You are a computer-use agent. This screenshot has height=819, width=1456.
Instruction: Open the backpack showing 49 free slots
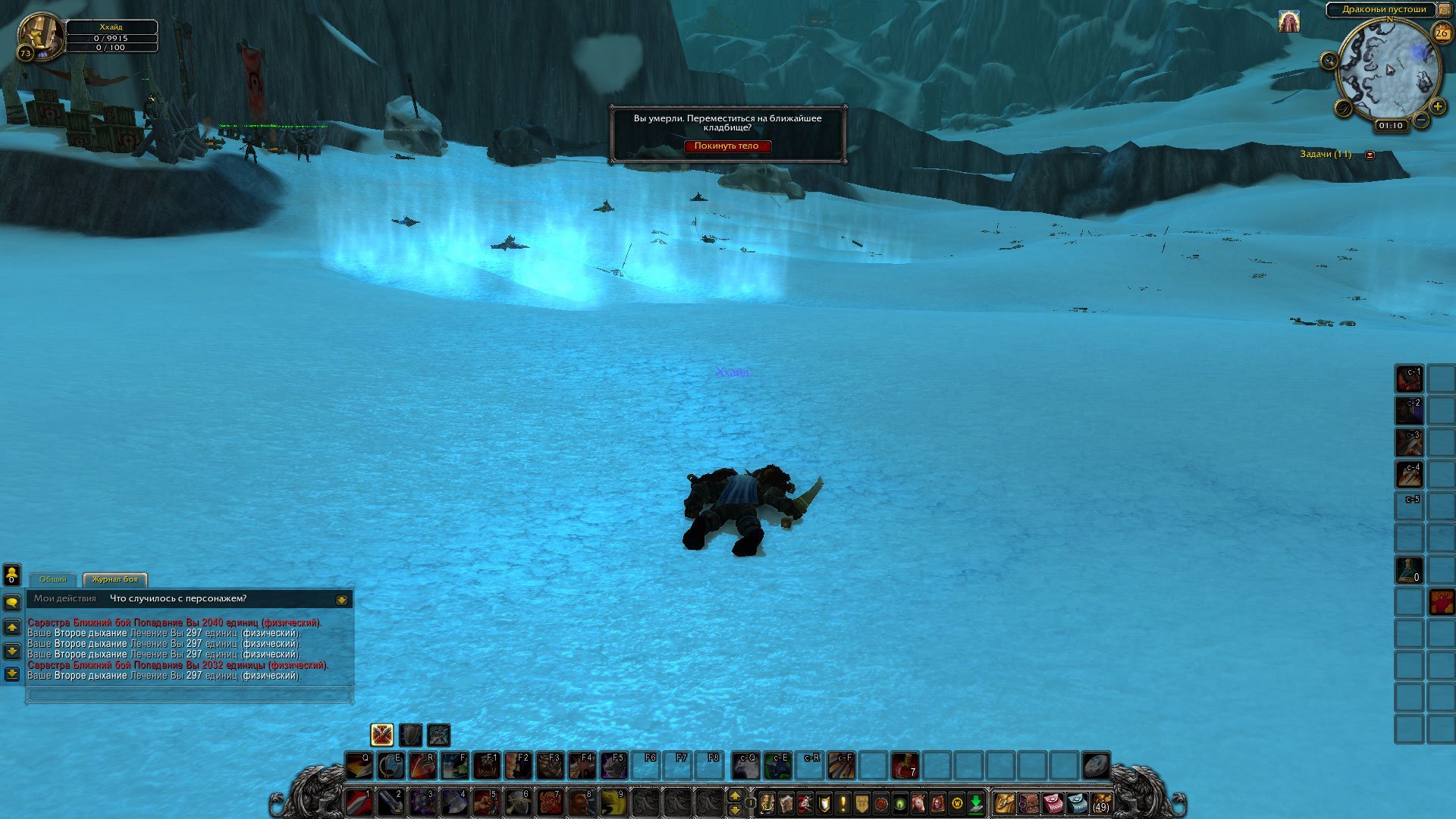pos(1100,802)
